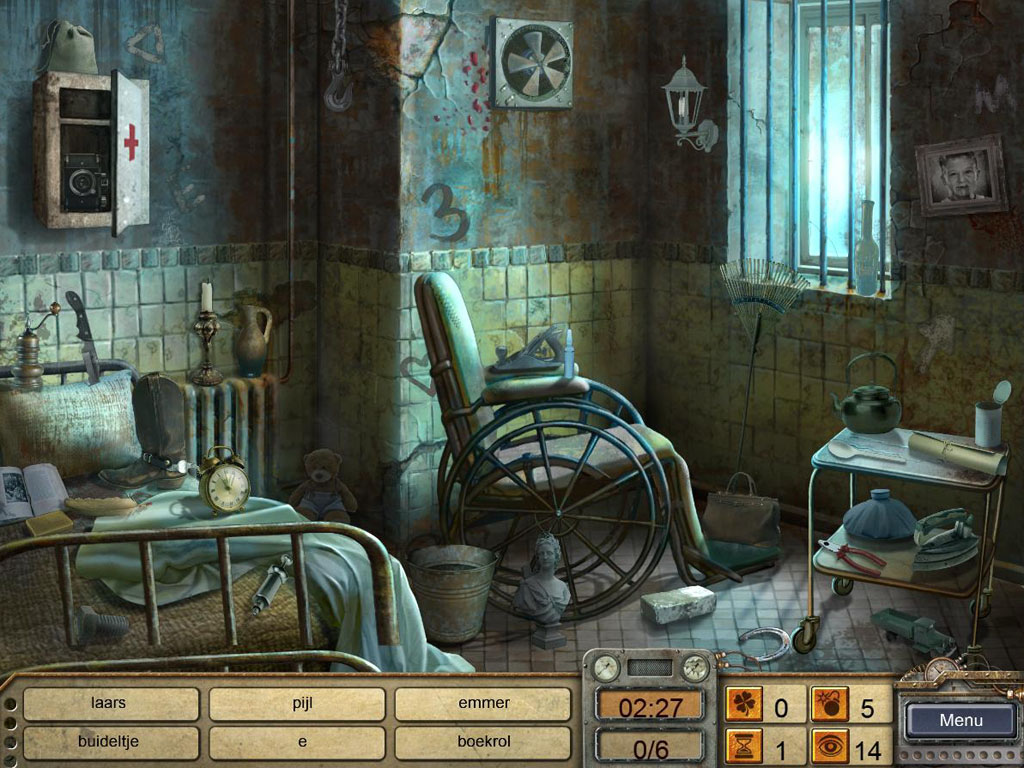Use the hourglass time bonus

click(743, 747)
